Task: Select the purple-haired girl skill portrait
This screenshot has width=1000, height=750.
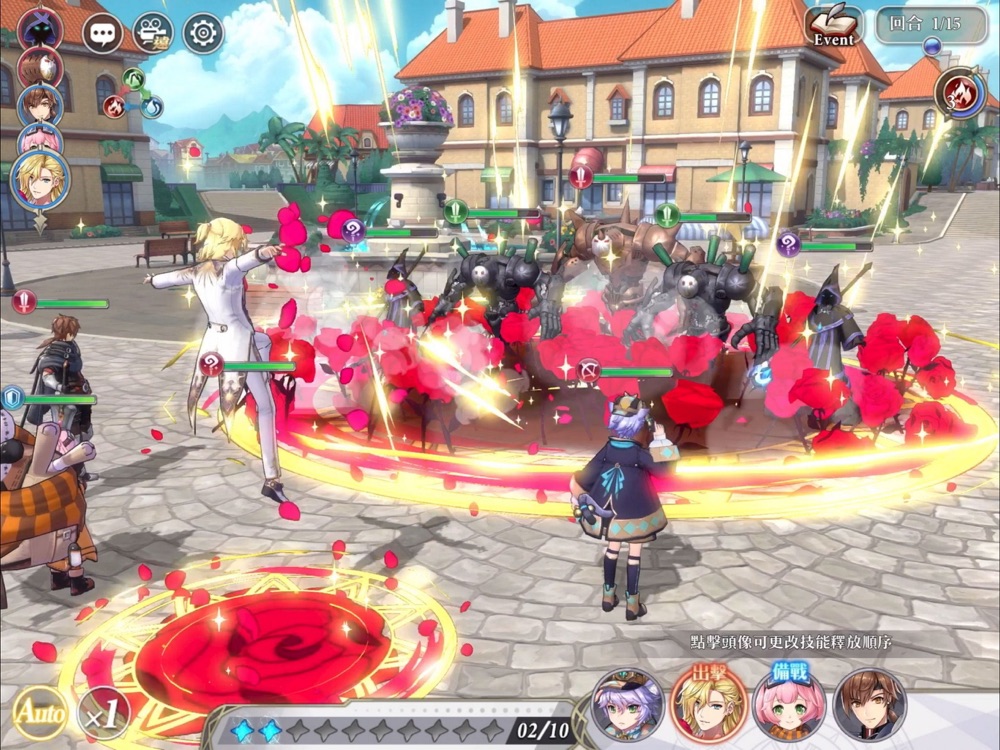Action: pyautogui.click(x=627, y=704)
